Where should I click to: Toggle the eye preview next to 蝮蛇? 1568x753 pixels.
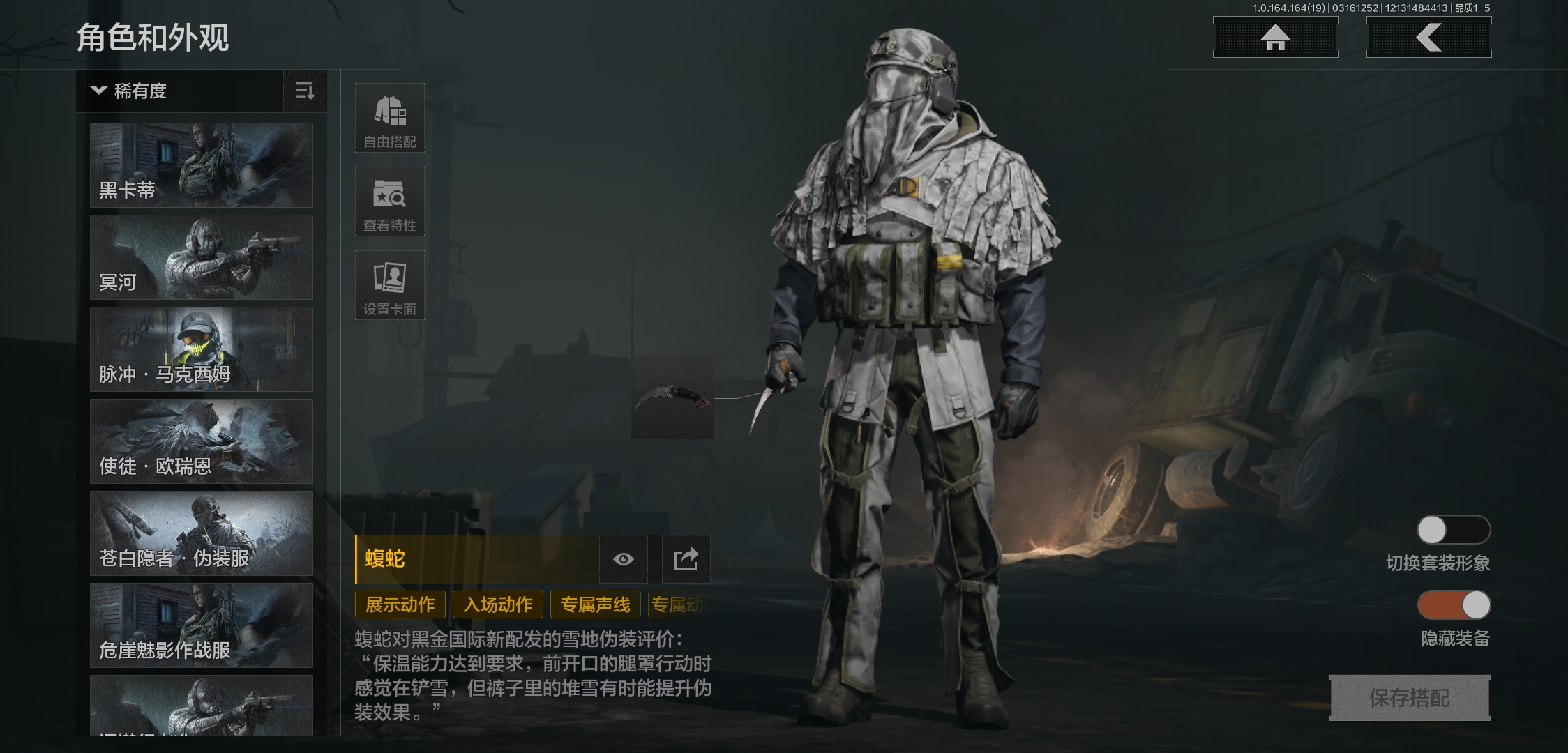coord(622,559)
